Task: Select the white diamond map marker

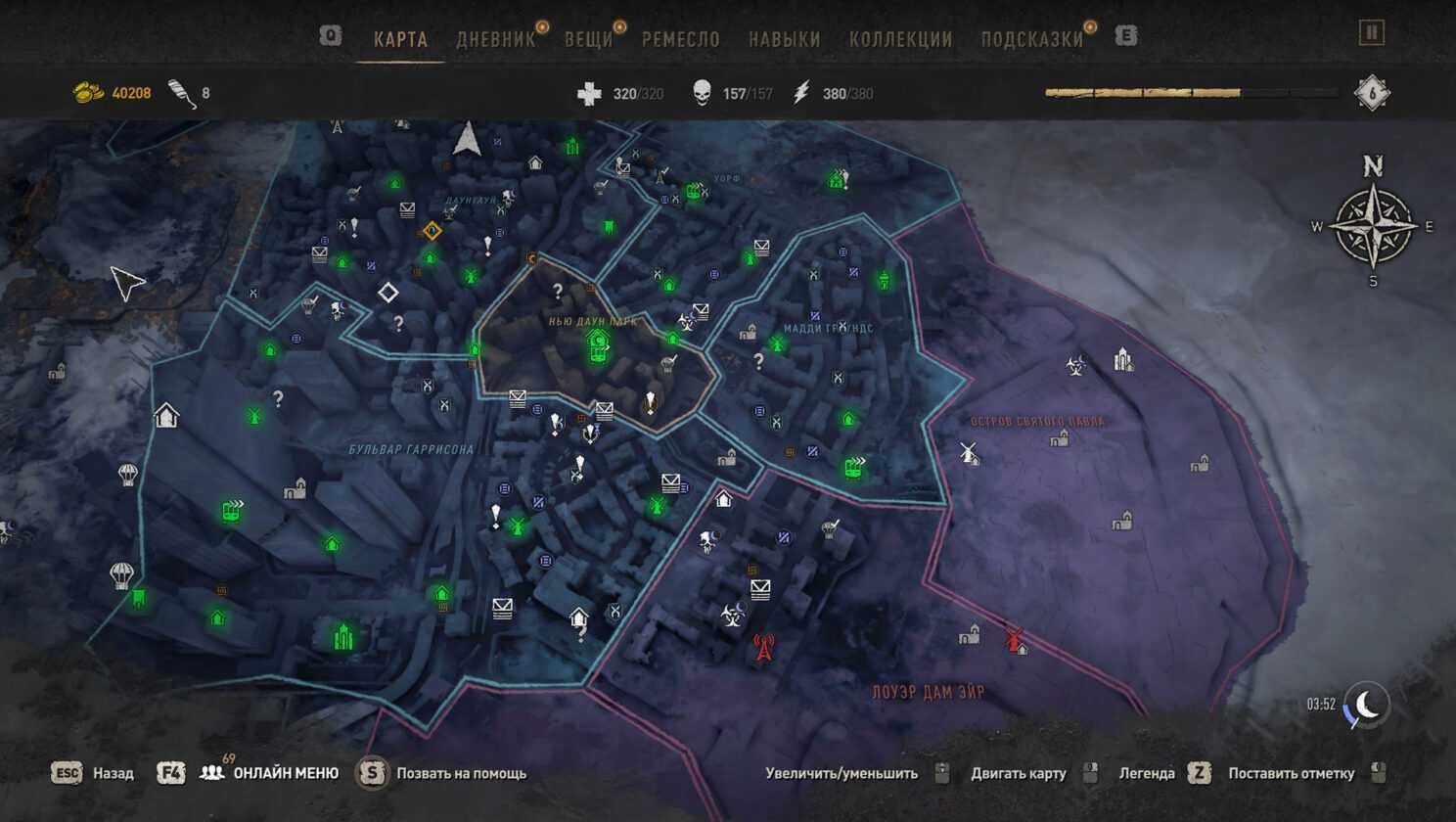Action: [387, 293]
